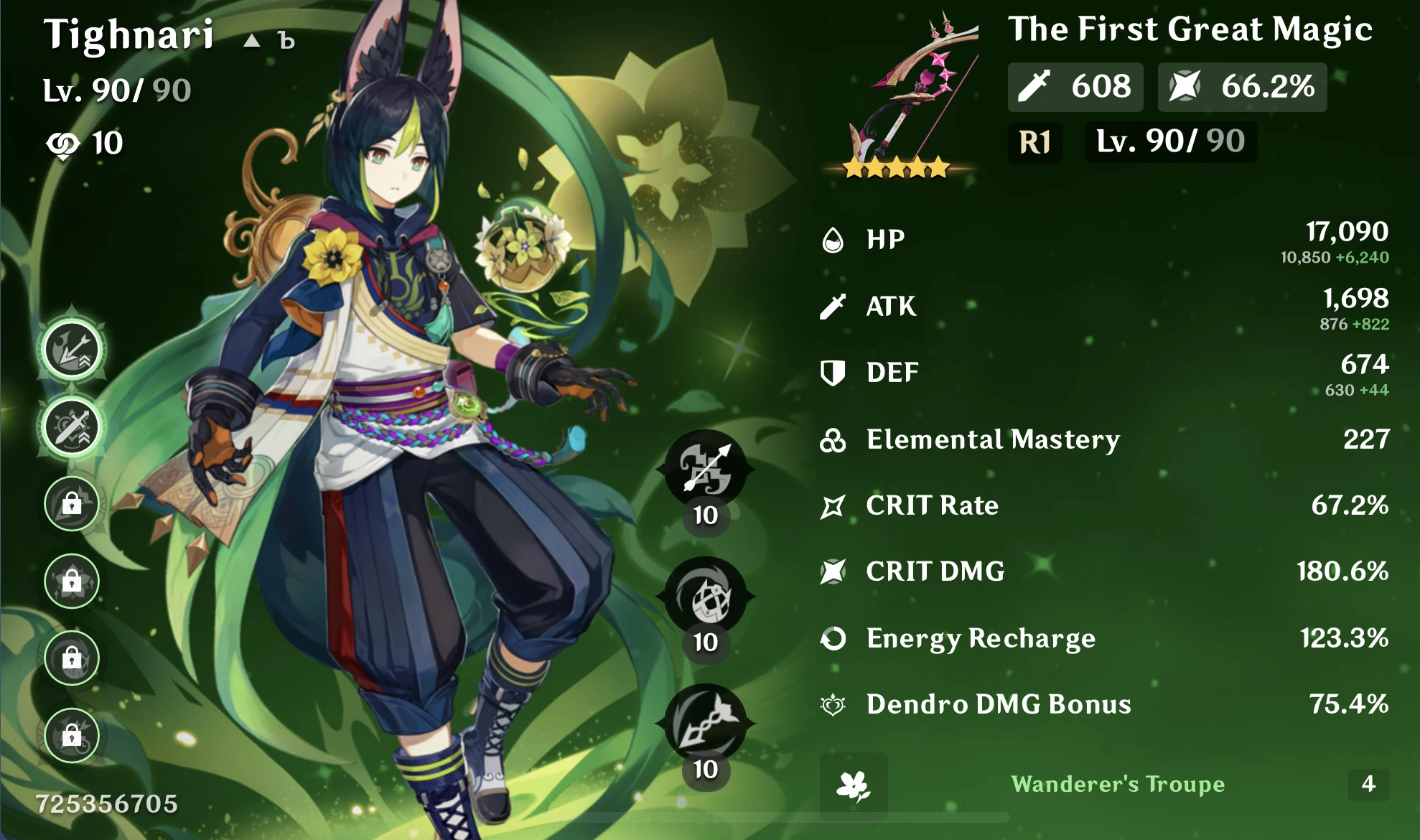Toggle the bottom locked constellation
1420x840 pixels.
72,736
